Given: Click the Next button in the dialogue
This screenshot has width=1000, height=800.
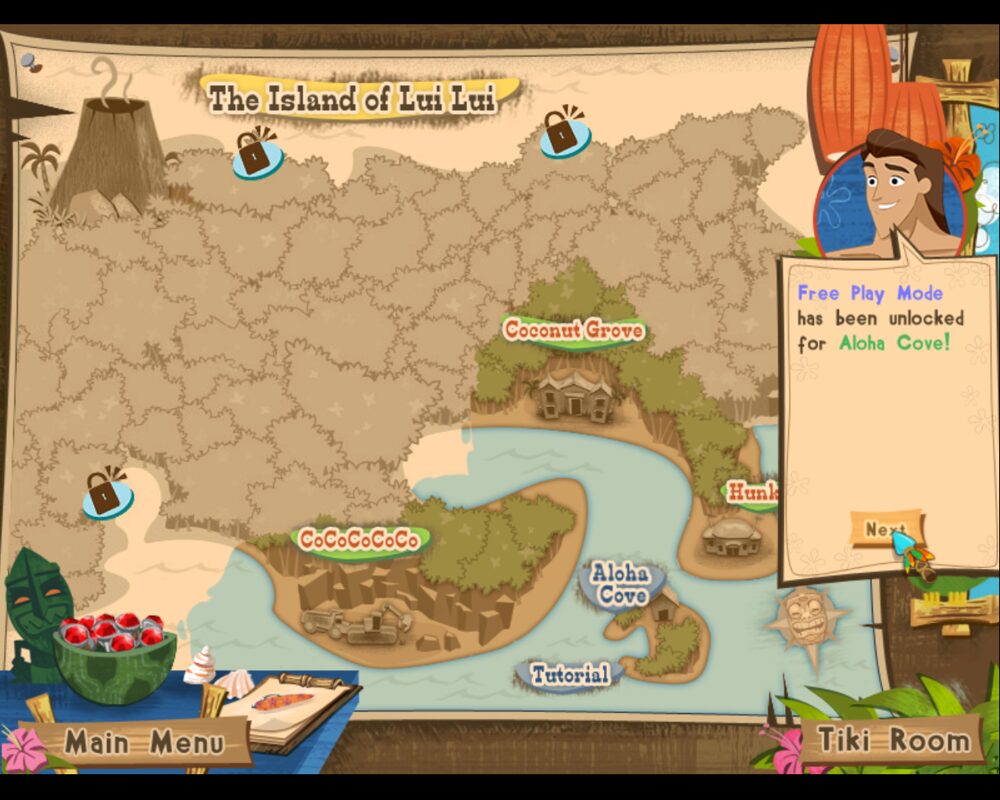Looking at the screenshot, I should [885, 529].
